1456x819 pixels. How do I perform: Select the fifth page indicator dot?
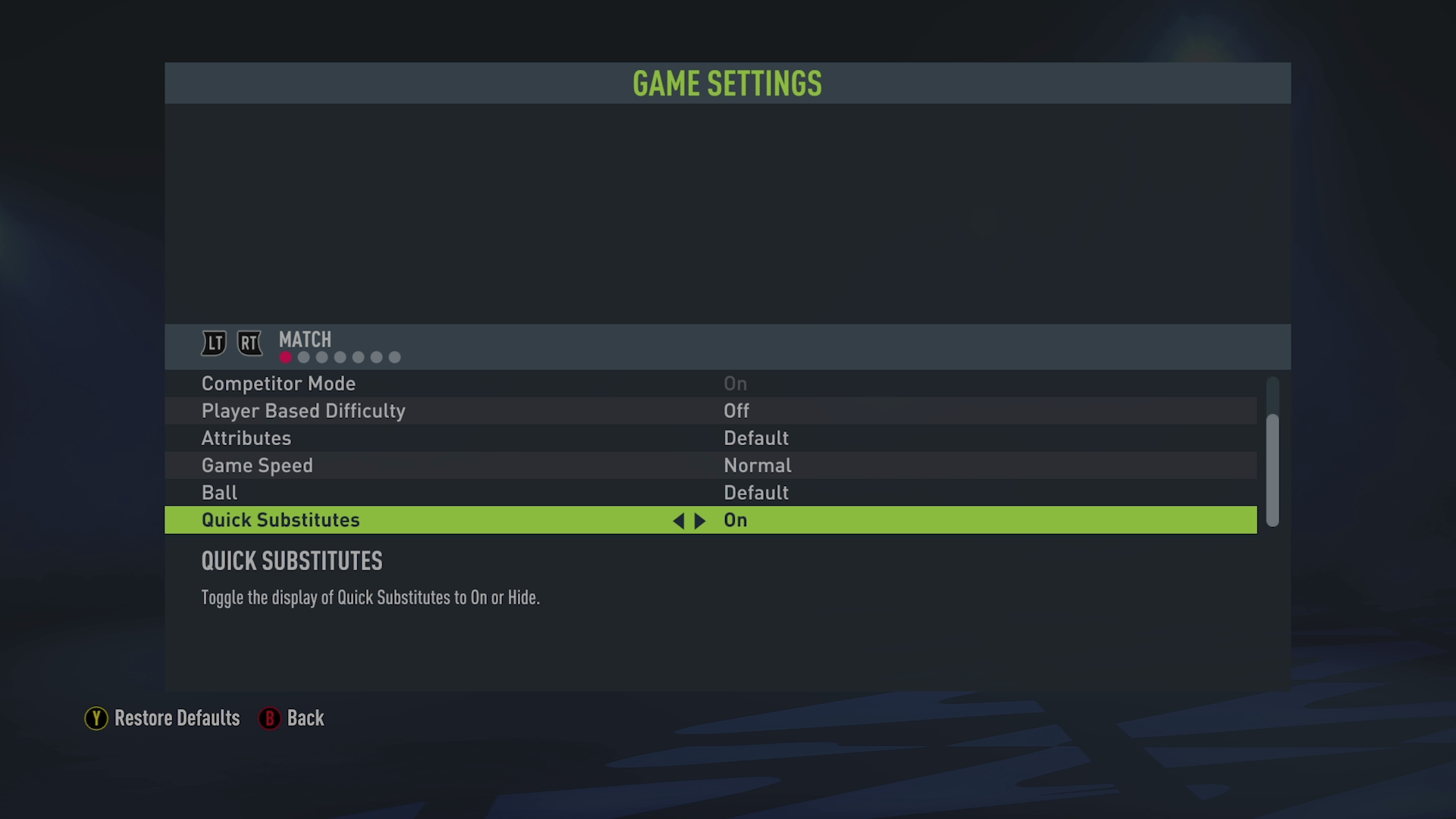357,356
